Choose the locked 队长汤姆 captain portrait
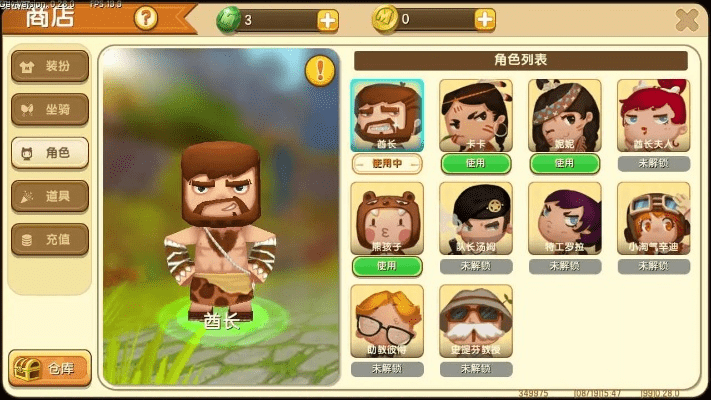 tap(476, 218)
